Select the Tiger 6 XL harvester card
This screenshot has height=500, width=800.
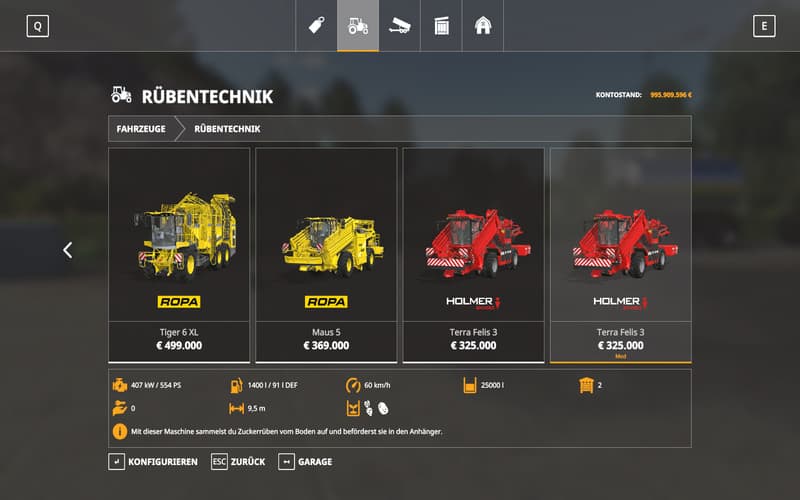[179, 254]
